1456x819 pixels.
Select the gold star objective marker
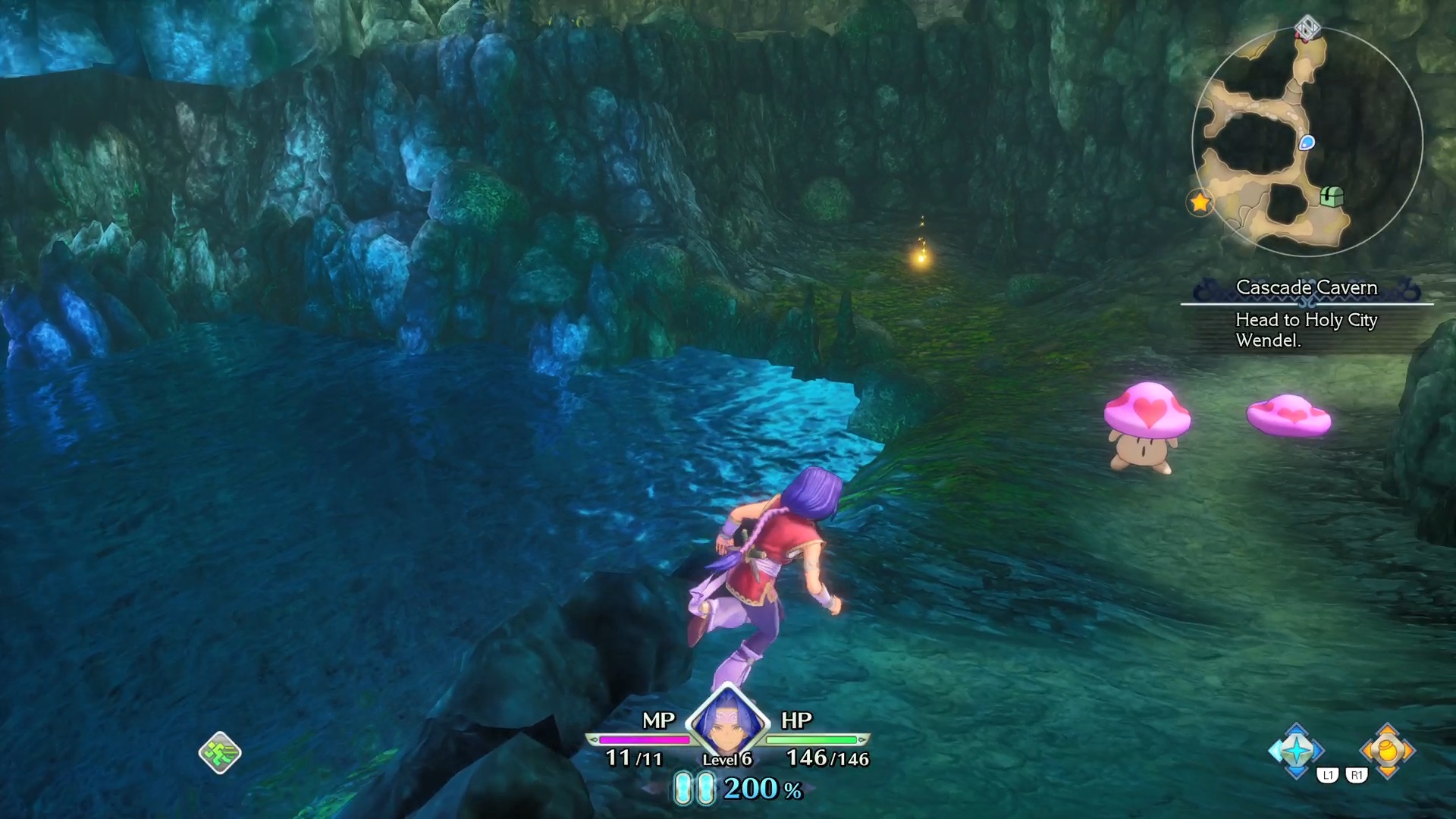pyautogui.click(x=1200, y=202)
